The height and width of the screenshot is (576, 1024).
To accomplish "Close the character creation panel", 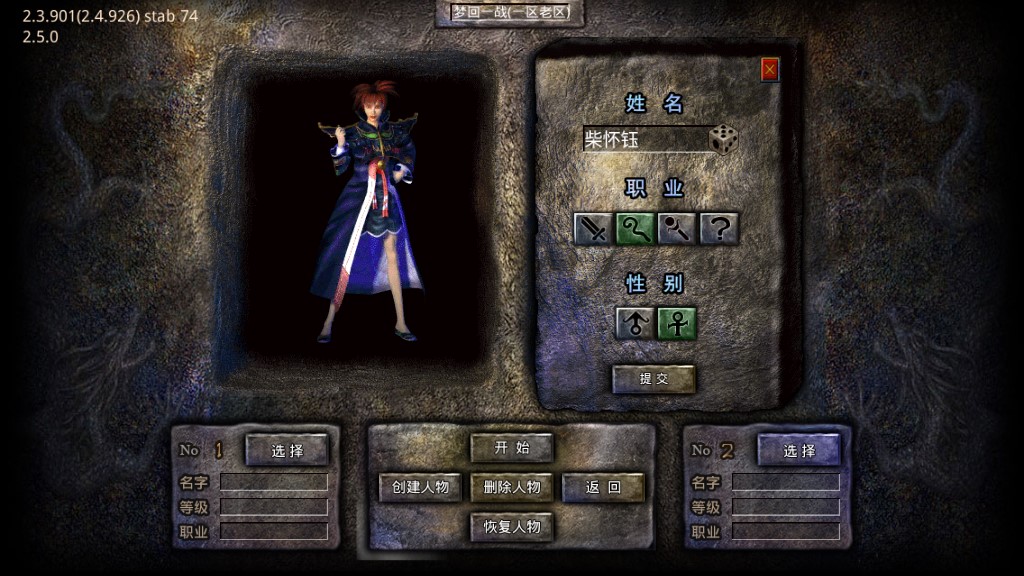I will point(770,69).
